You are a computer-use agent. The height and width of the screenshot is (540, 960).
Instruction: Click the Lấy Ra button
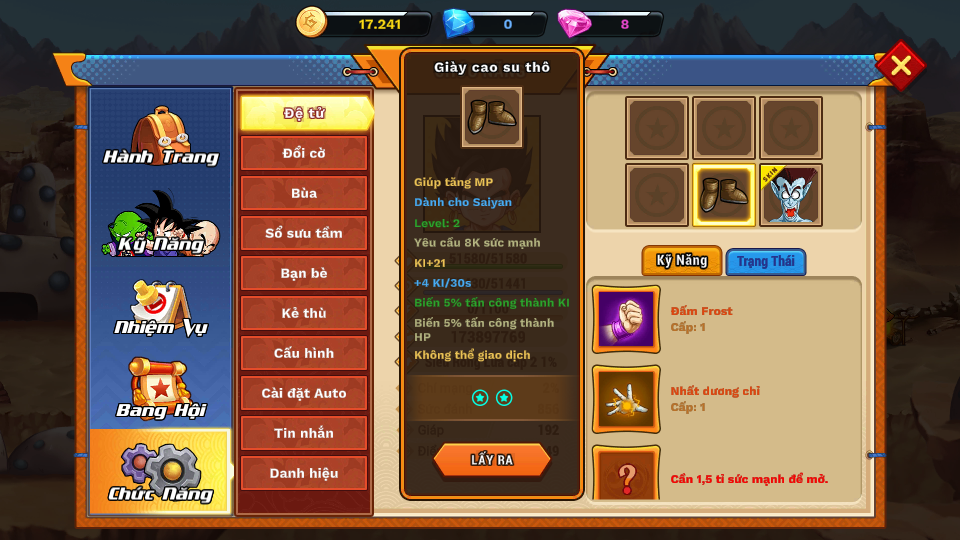click(x=492, y=460)
